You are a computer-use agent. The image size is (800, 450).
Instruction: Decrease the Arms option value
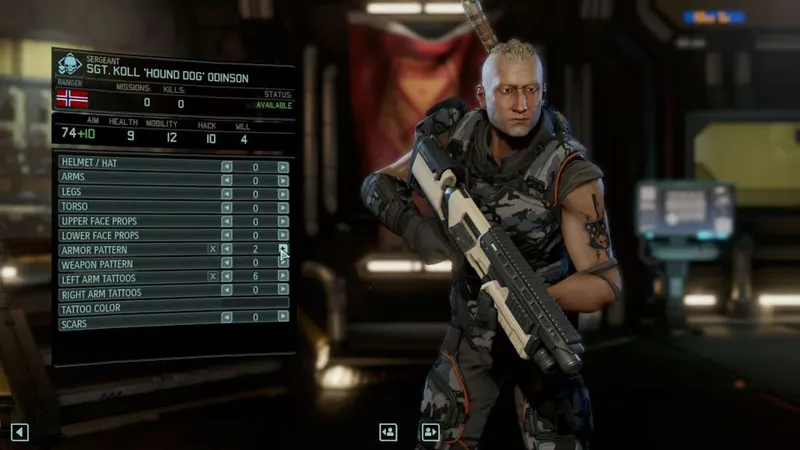click(x=226, y=181)
